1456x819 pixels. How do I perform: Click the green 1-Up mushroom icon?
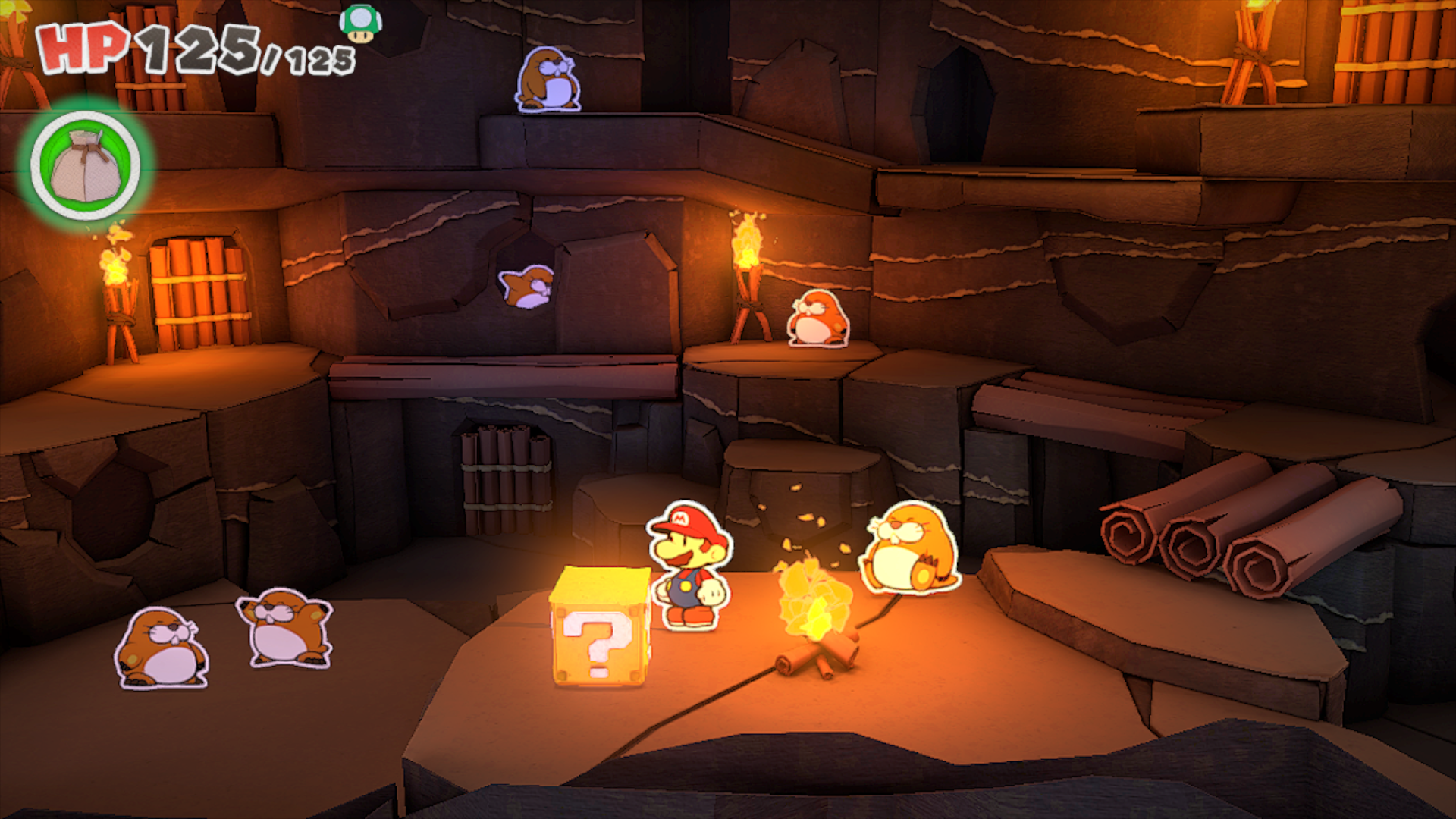tap(360, 24)
